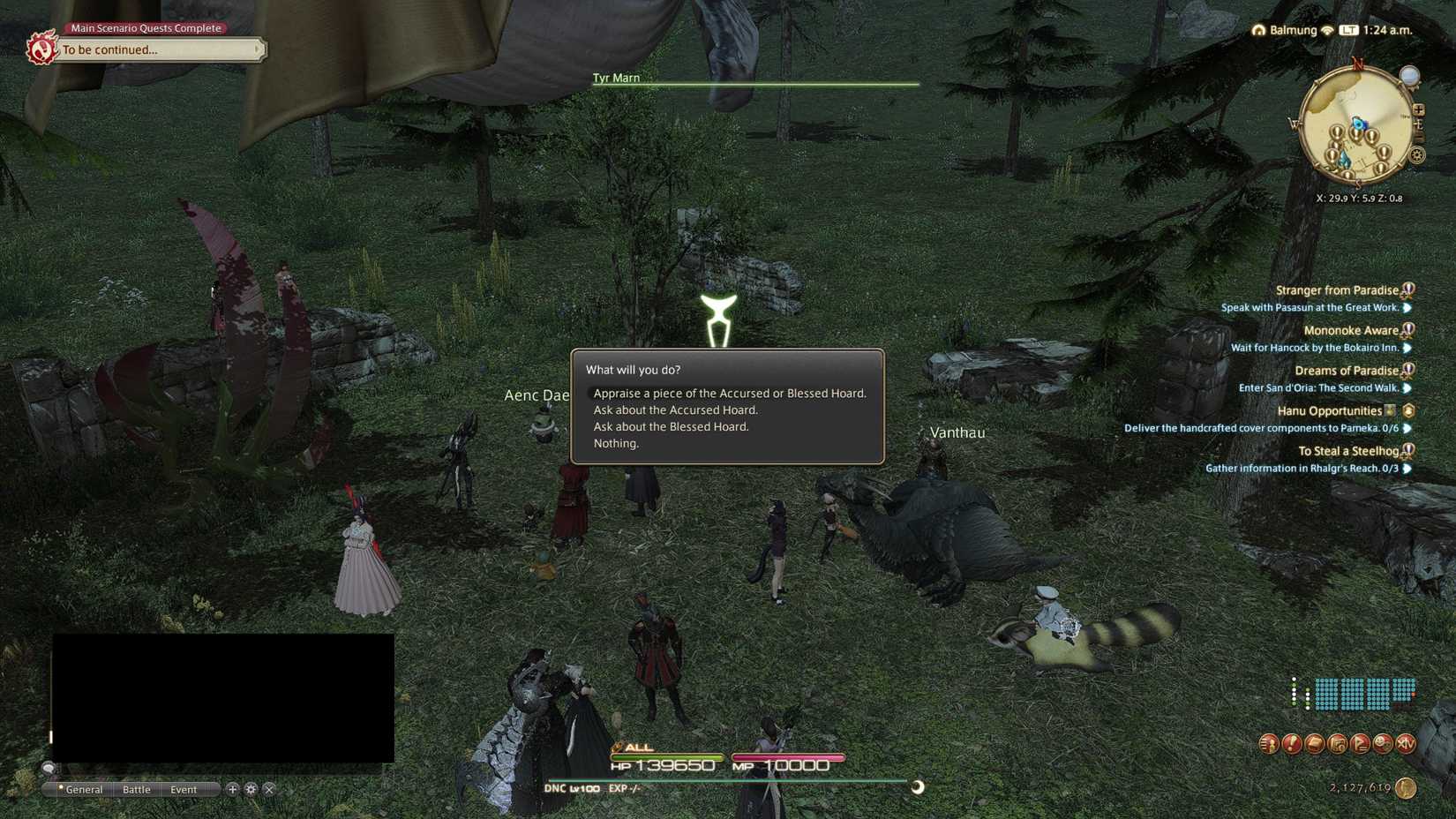Click the exclamation-mark notification icon bottom right
The height and width of the screenshot is (819, 1456).
point(1290,743)
